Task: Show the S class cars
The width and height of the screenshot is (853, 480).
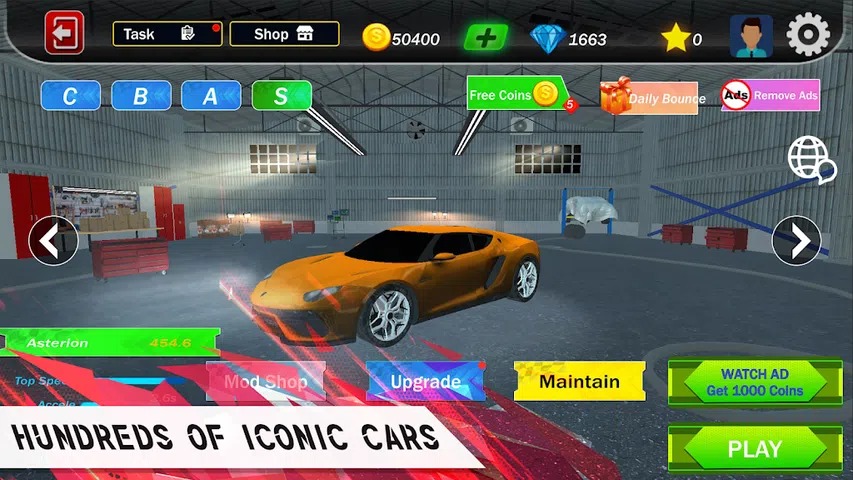Action: pyautogui.click(x=281, y=96)
